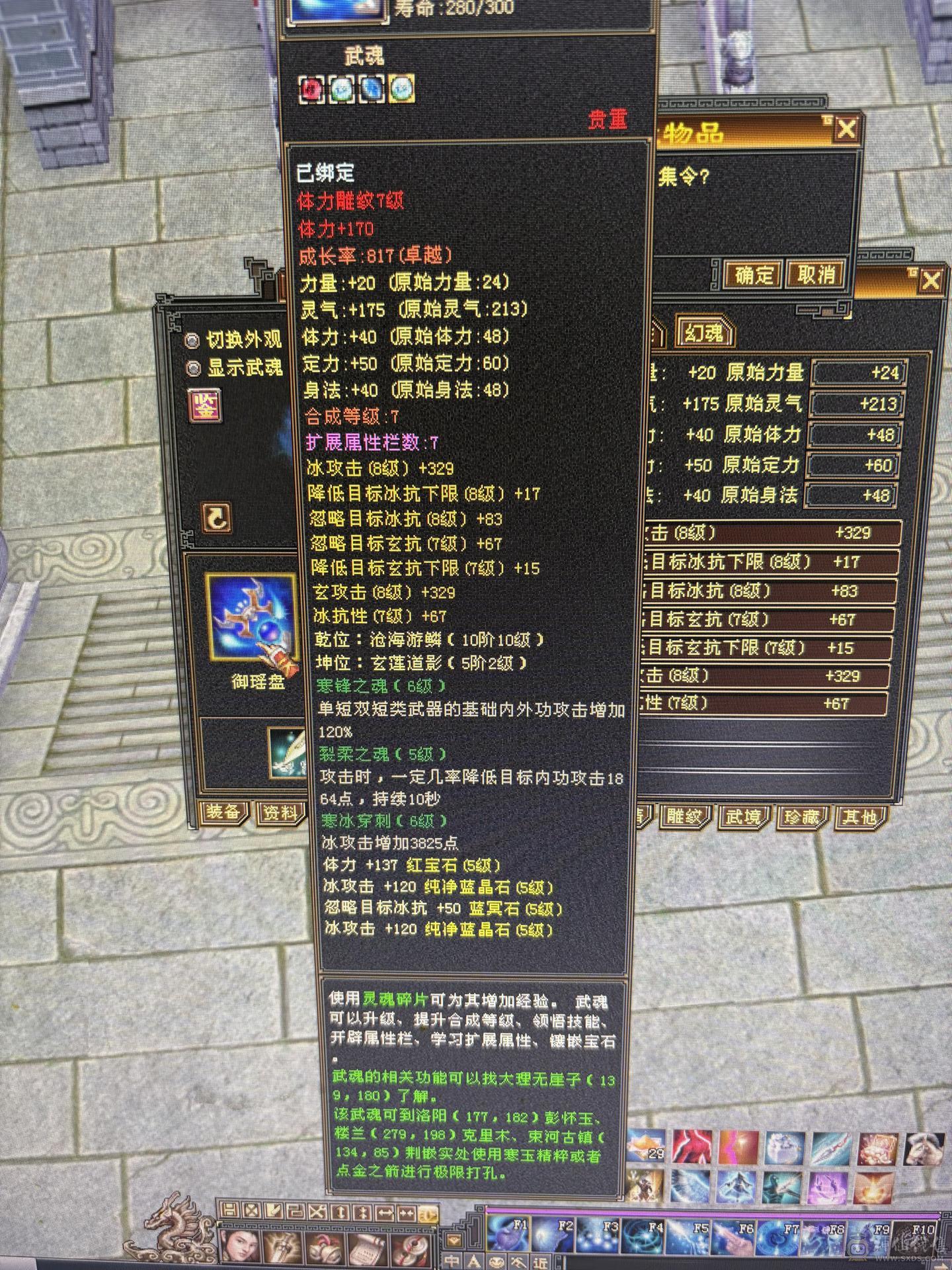This screenshot has width=952, height=1270.
Task: Click the 原始力量 +24 stat bar
Action: [859, 372]
